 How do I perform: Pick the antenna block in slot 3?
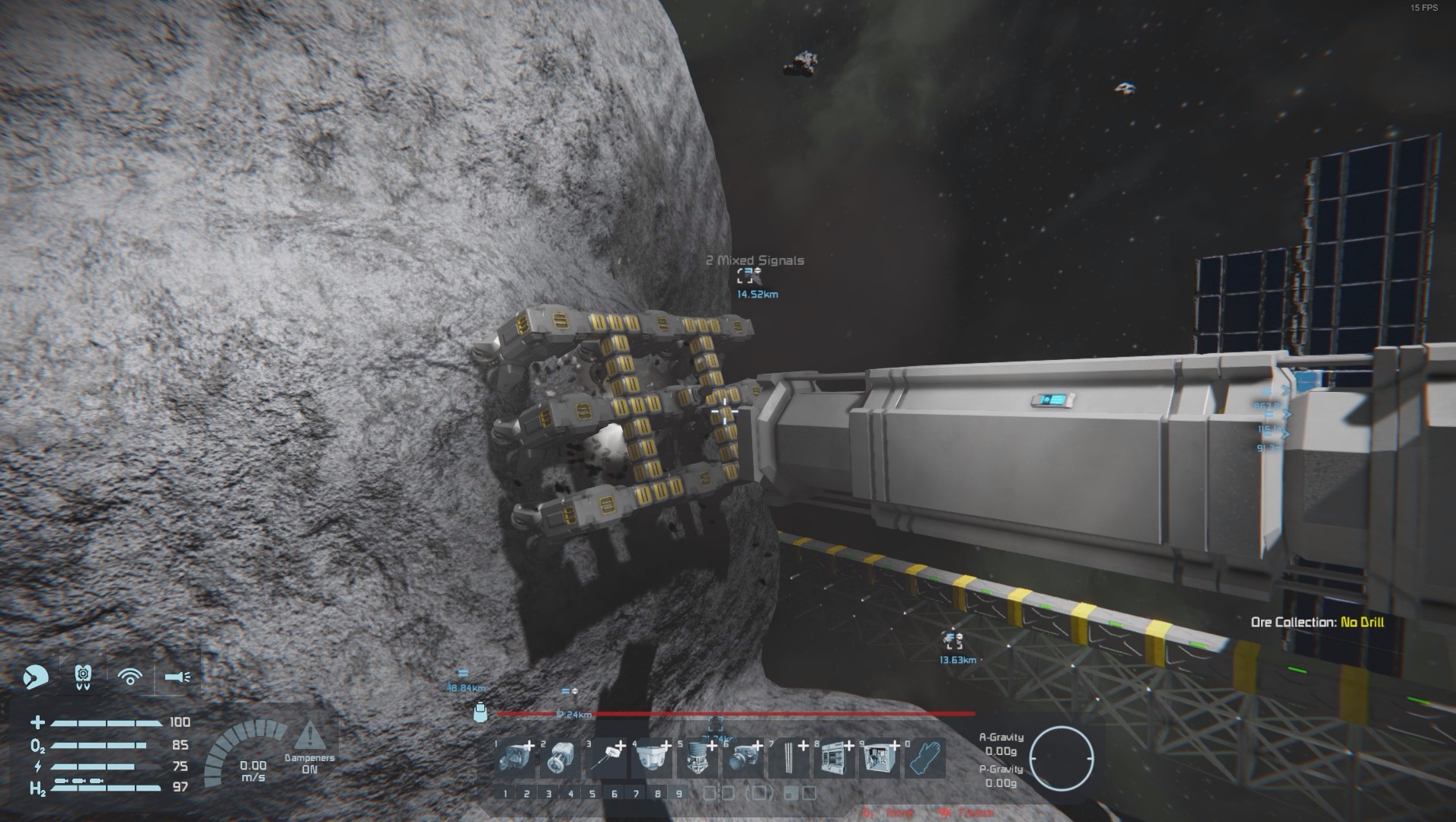click(x=605, y=759)
